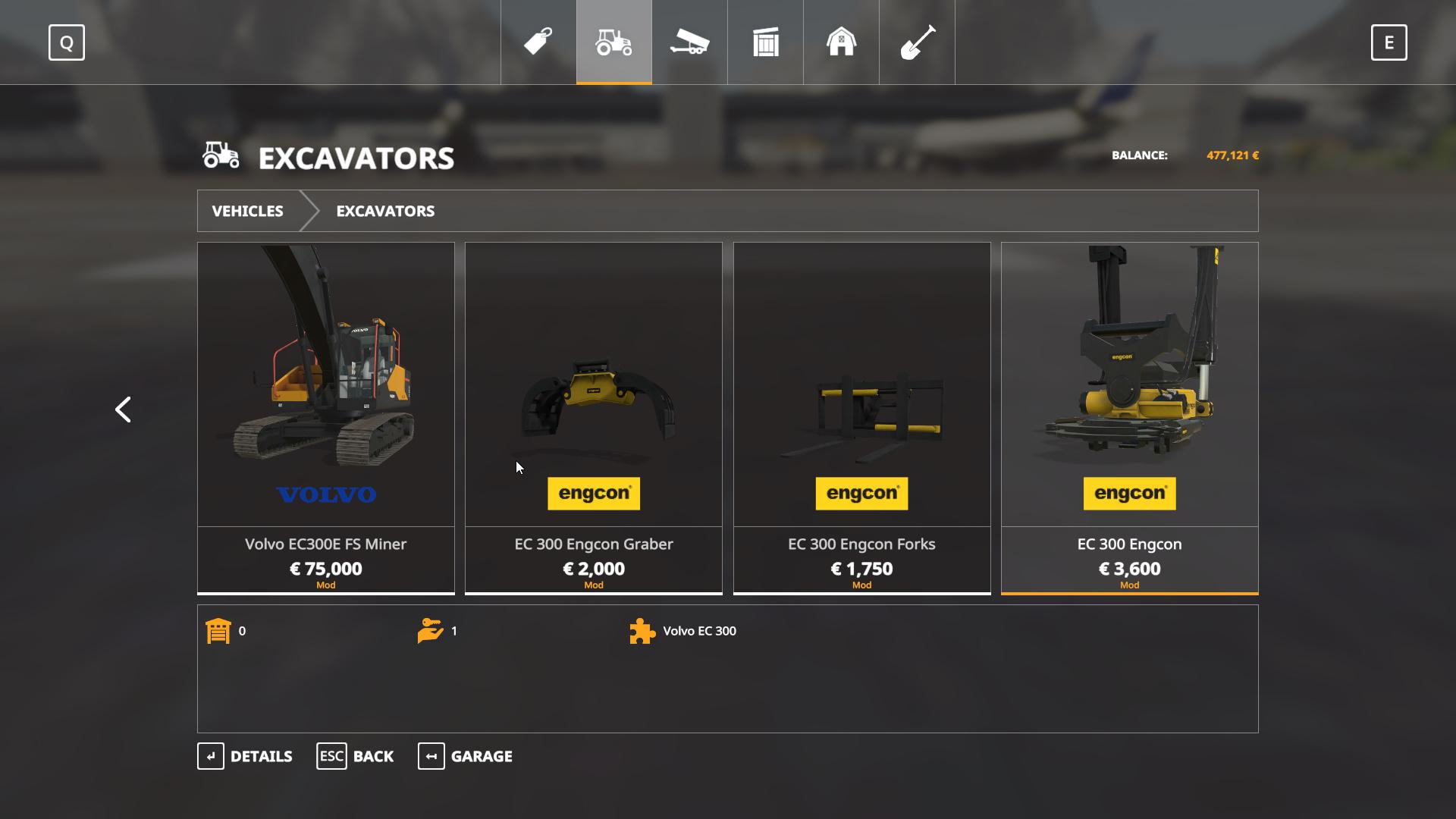This screenshot has width=1456, height=819.
Task: Open the trailer tools tab
Action: coord(689,42)
